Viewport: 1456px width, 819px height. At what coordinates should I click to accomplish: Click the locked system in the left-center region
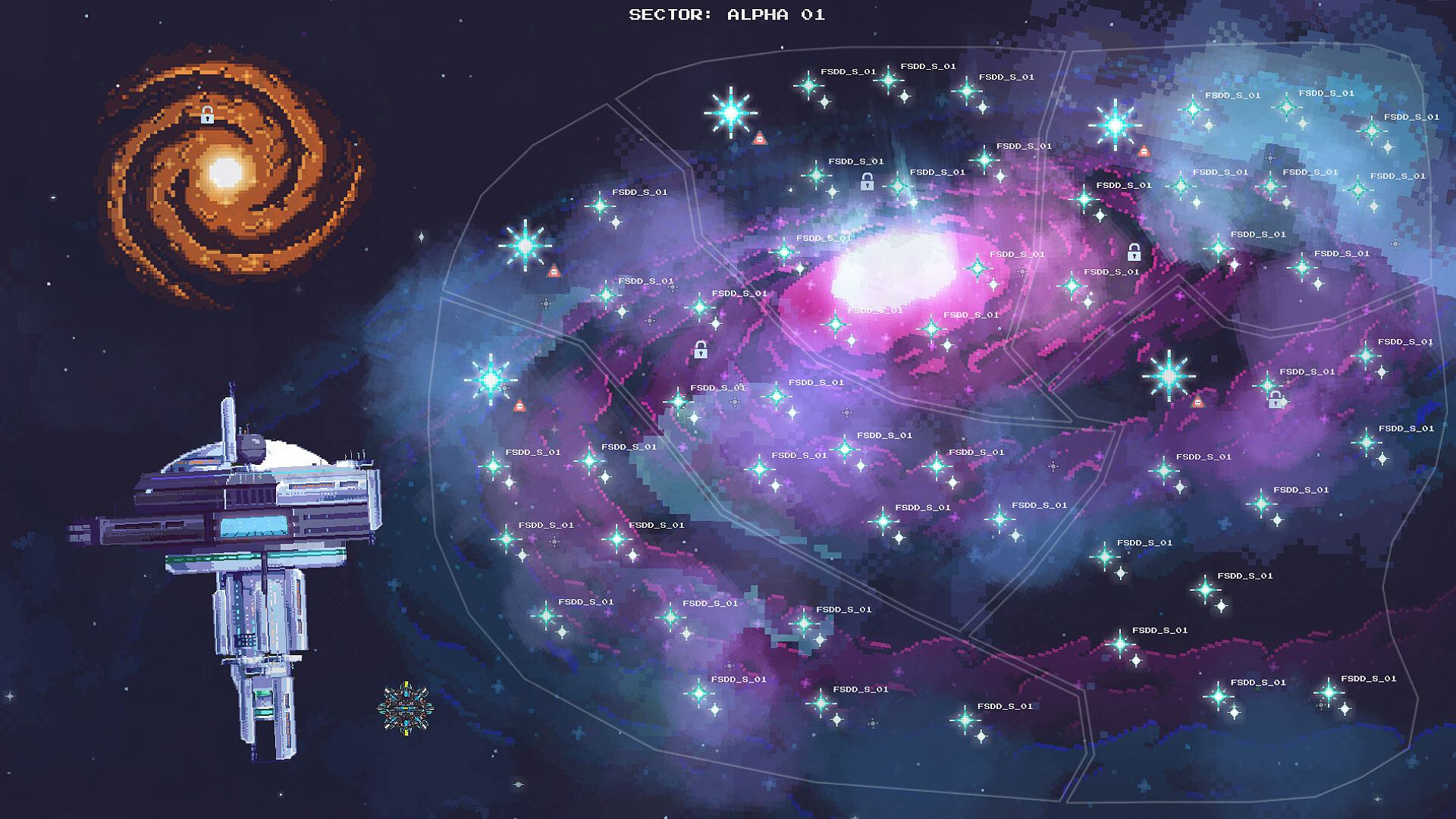[699, 350]
